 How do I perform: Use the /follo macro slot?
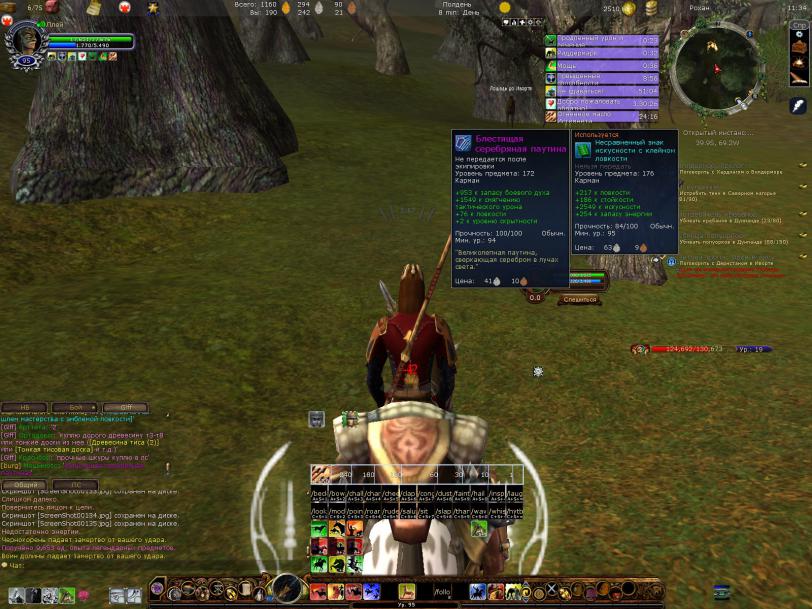[442, 592]
